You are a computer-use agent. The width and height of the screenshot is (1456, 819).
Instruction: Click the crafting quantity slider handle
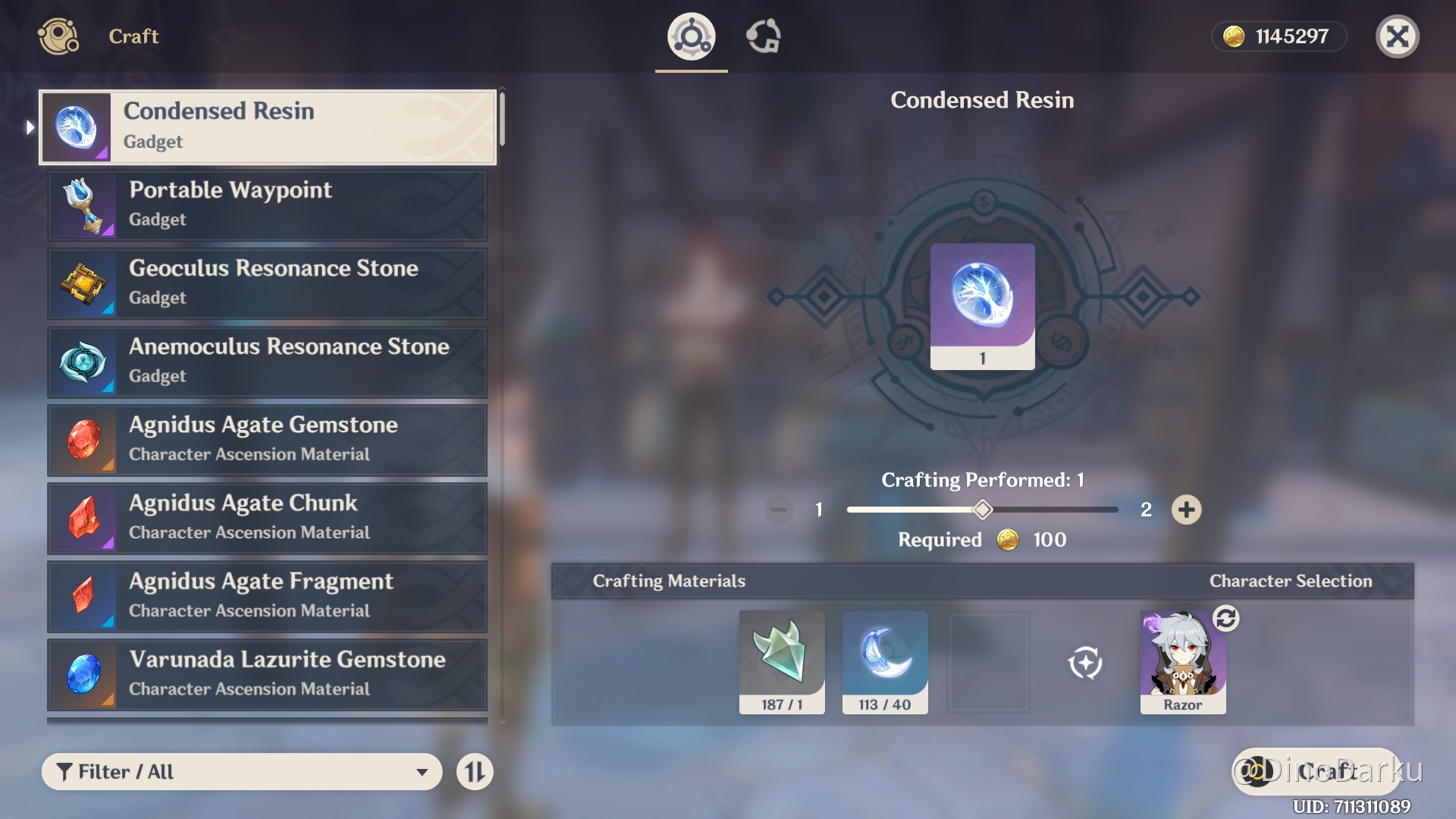pos(982,510)
